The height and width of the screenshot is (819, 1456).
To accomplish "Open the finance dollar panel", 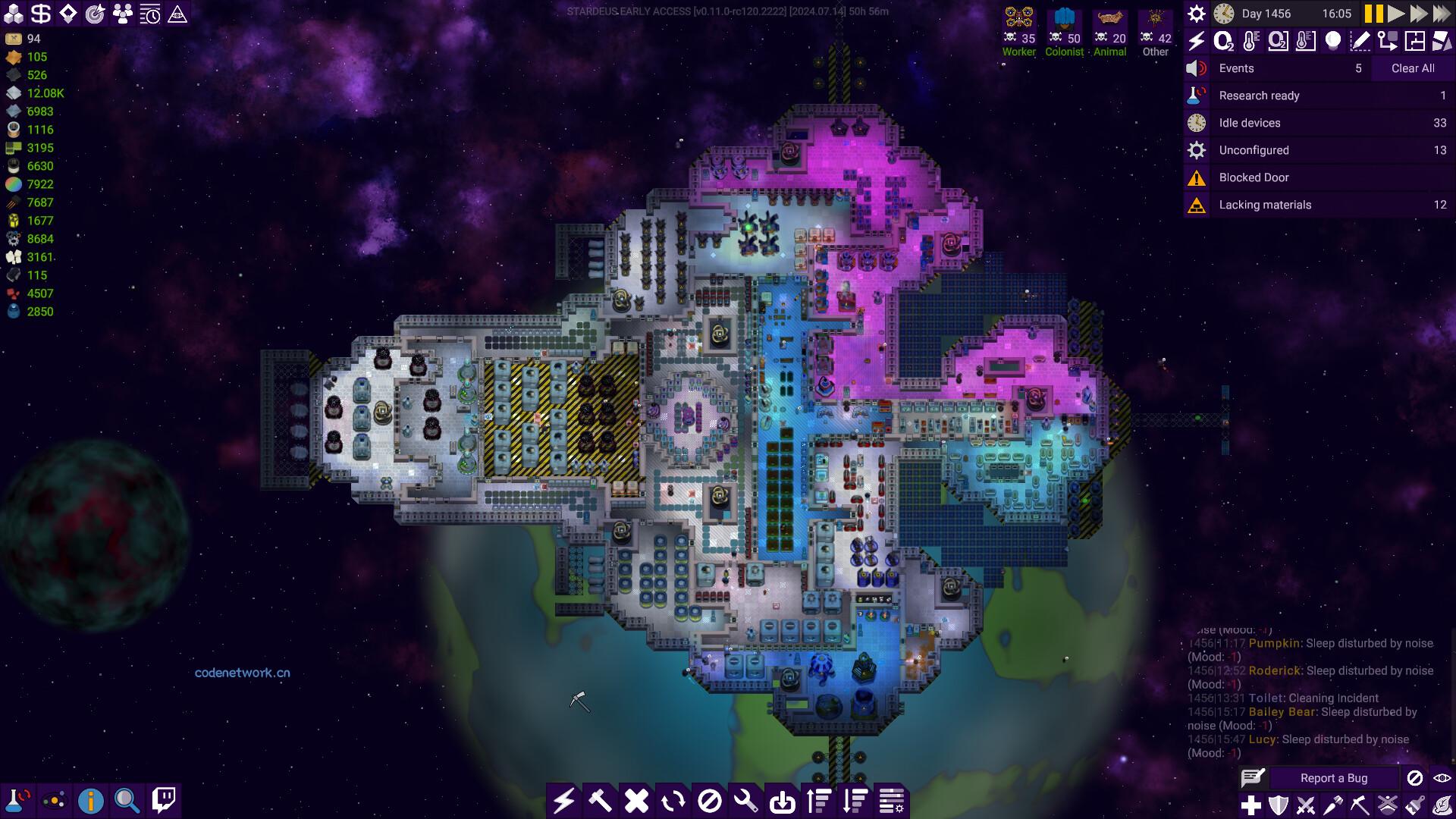I will (x=40, y=12).
